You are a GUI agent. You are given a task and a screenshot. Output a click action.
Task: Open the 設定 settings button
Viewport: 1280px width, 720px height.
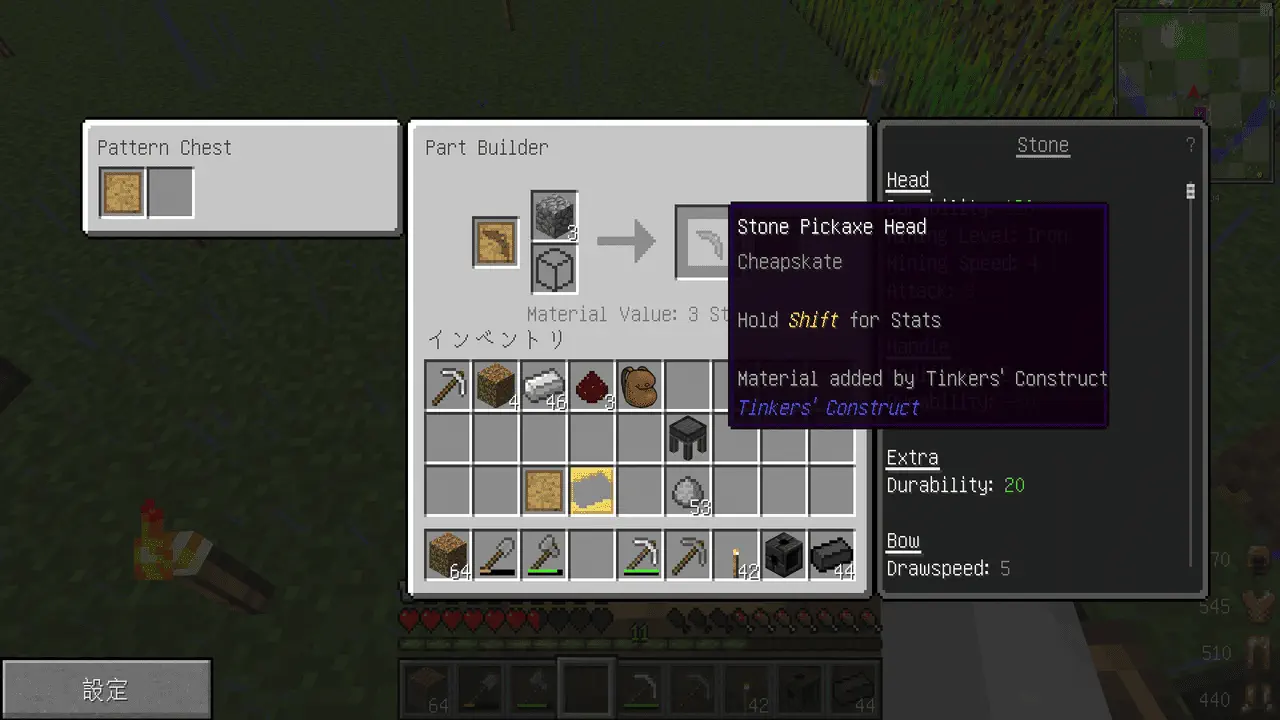point(106,689)
